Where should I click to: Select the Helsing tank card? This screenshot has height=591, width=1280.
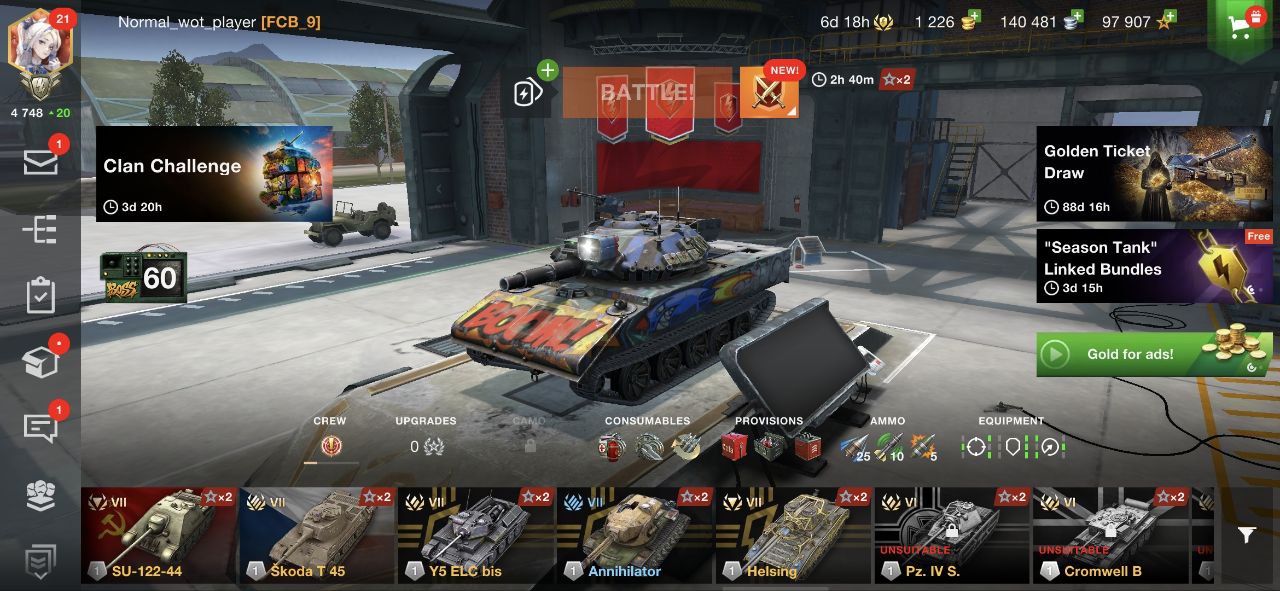pos(792,536)
